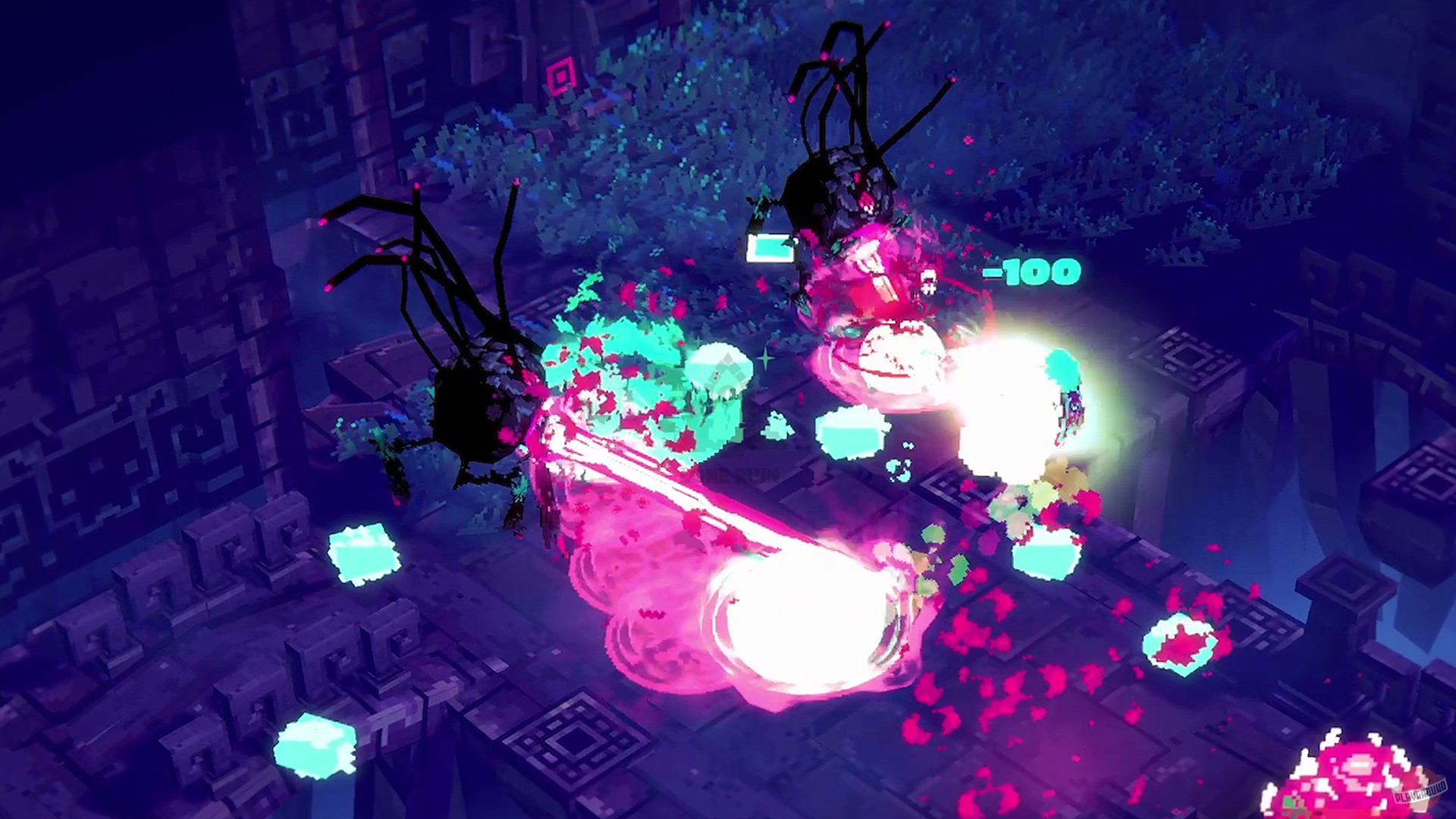Click the '-100' damage number
This screenshot has height=819, width=1456.
pyautogui.click(x=1031, y=273)
